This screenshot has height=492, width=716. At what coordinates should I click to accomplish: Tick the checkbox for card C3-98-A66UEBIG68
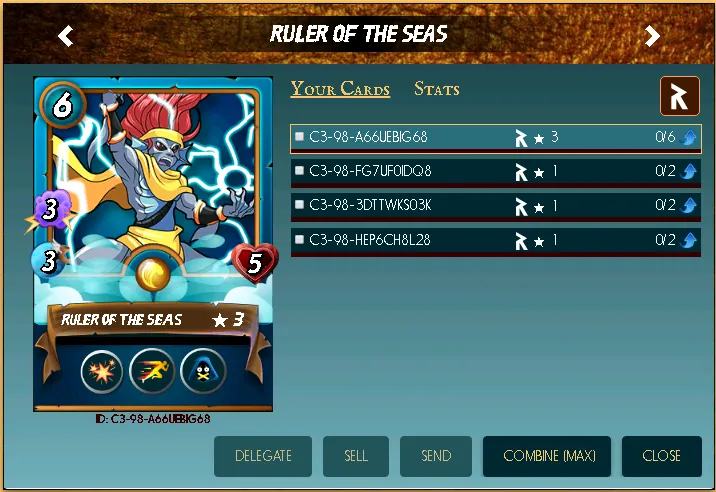tap(299, 137)
